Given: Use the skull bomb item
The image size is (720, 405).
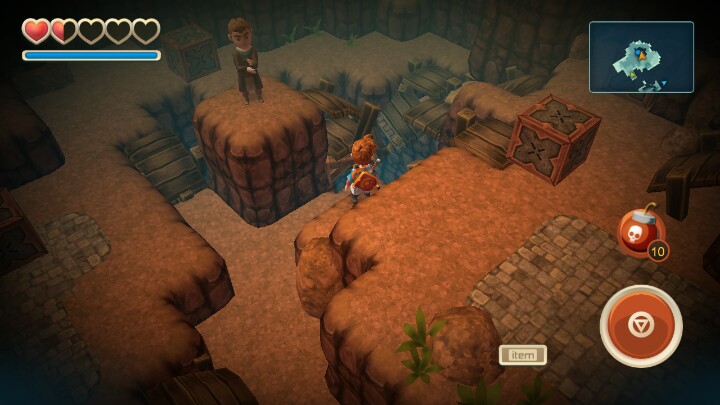Looking at the screenshot, I should (641, 233).
